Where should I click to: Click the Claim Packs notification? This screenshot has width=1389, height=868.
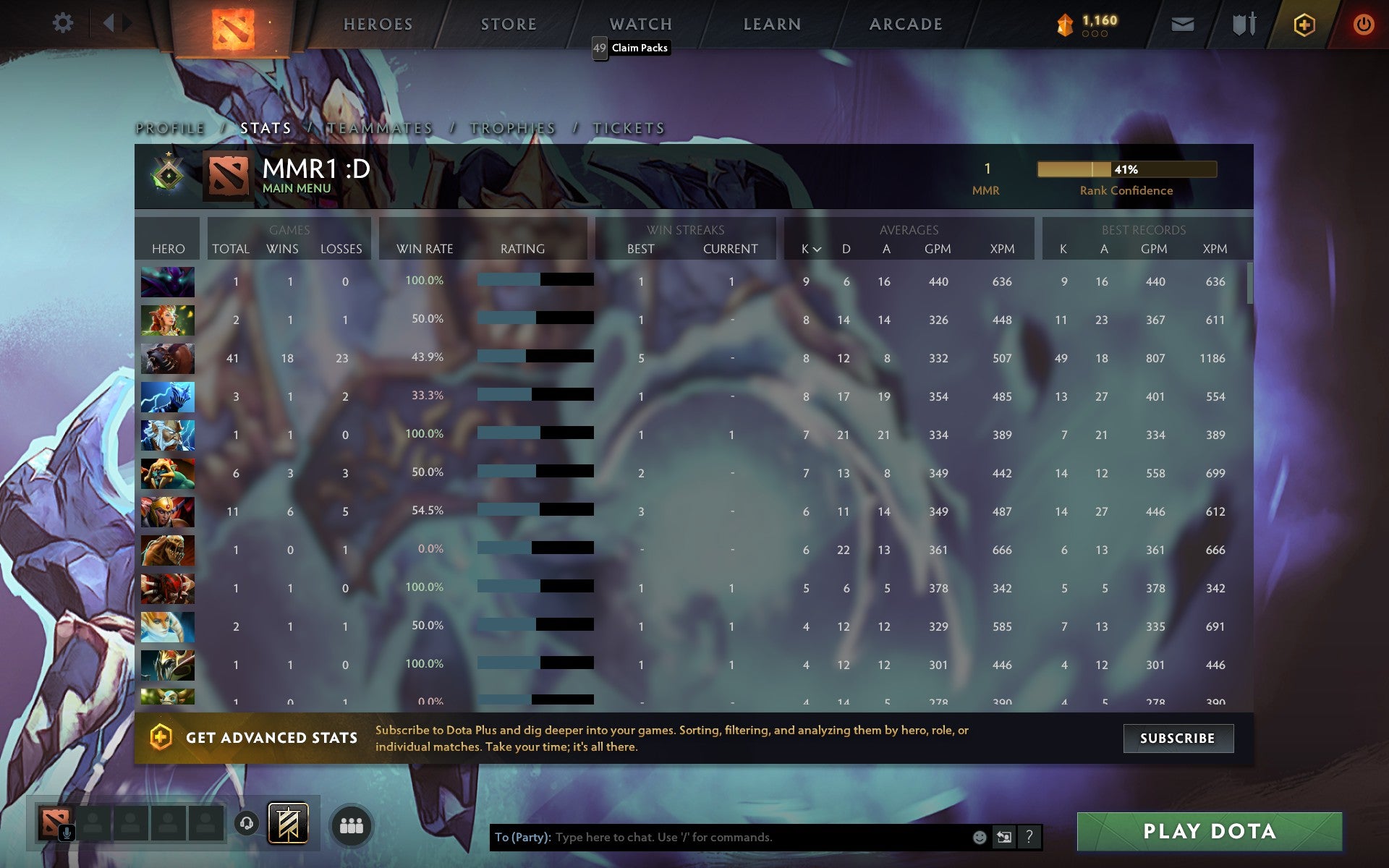pyautogui.click(x=636, y=48)
